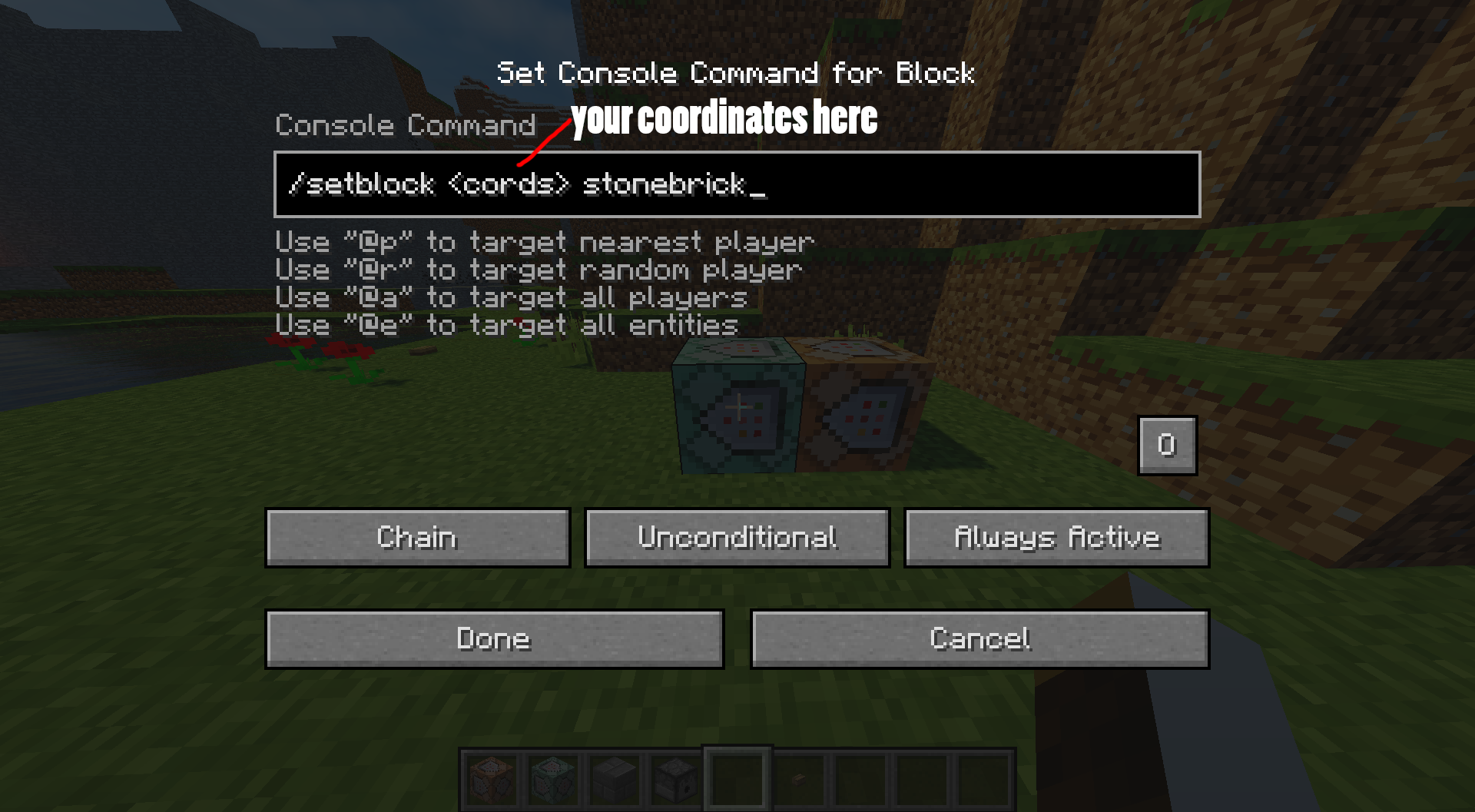The height and width of the screenshot is (812, 1475).
Task: Click the previous output box showing 0
Action: click(x=1167, y=446)
